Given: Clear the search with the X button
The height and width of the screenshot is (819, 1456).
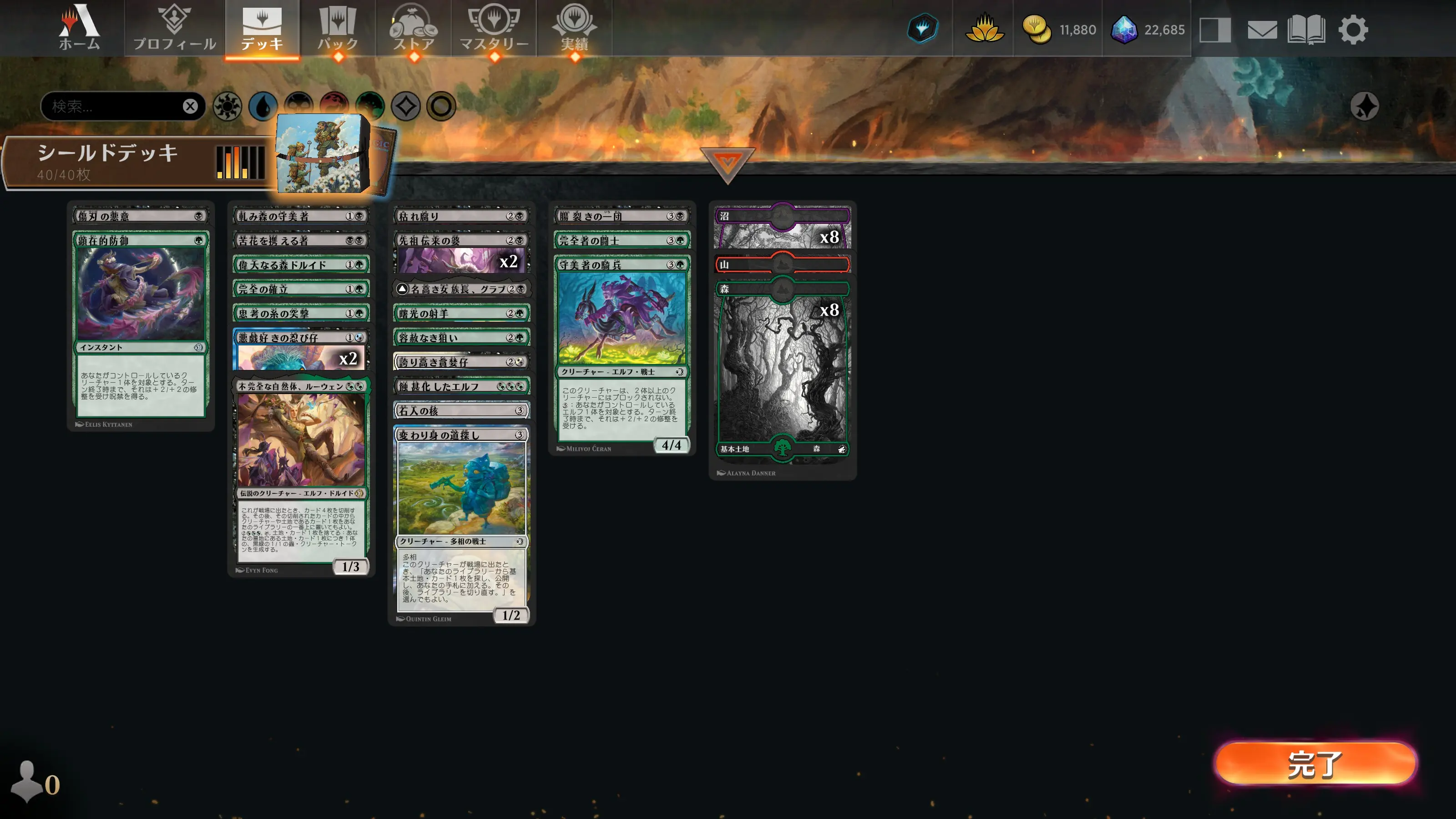Looking at the screenshot, I should click(x=191, y=106).
